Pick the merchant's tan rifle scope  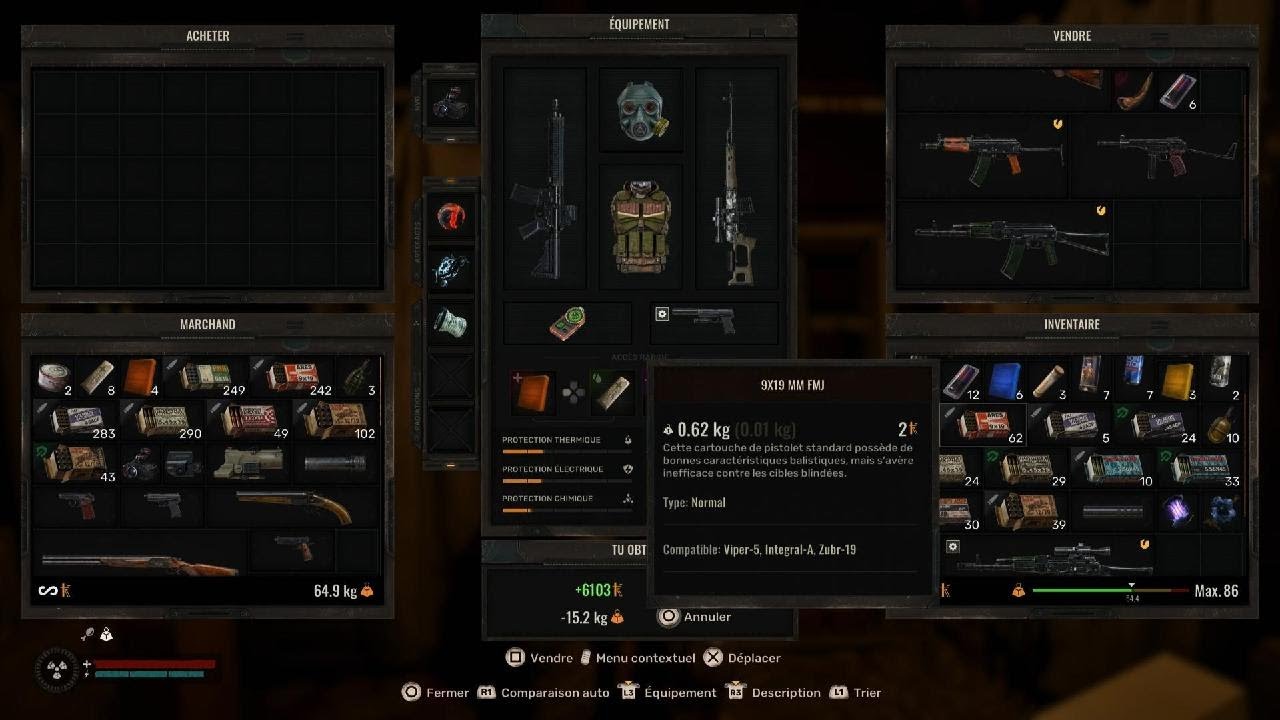tap(250, 461)
